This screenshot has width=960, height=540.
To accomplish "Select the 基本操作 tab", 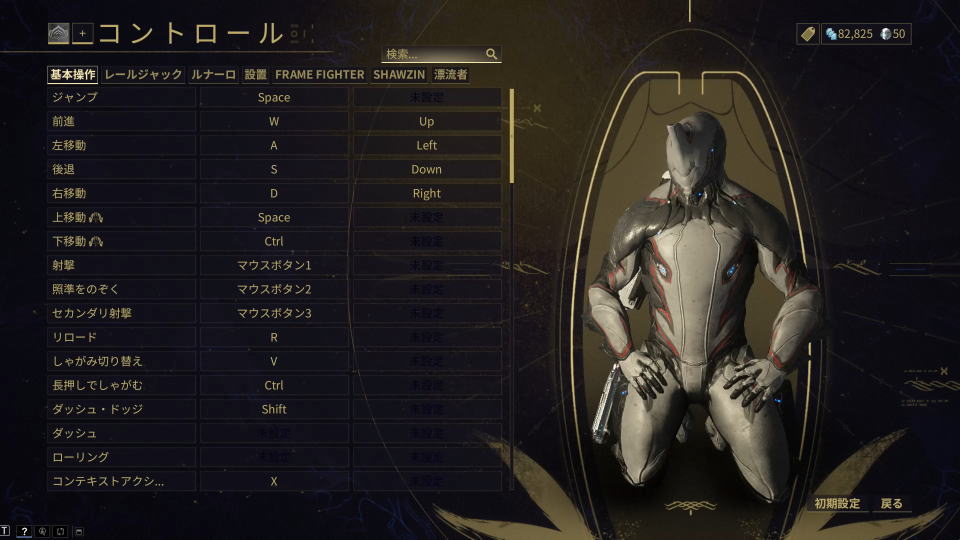I will 73,74.
